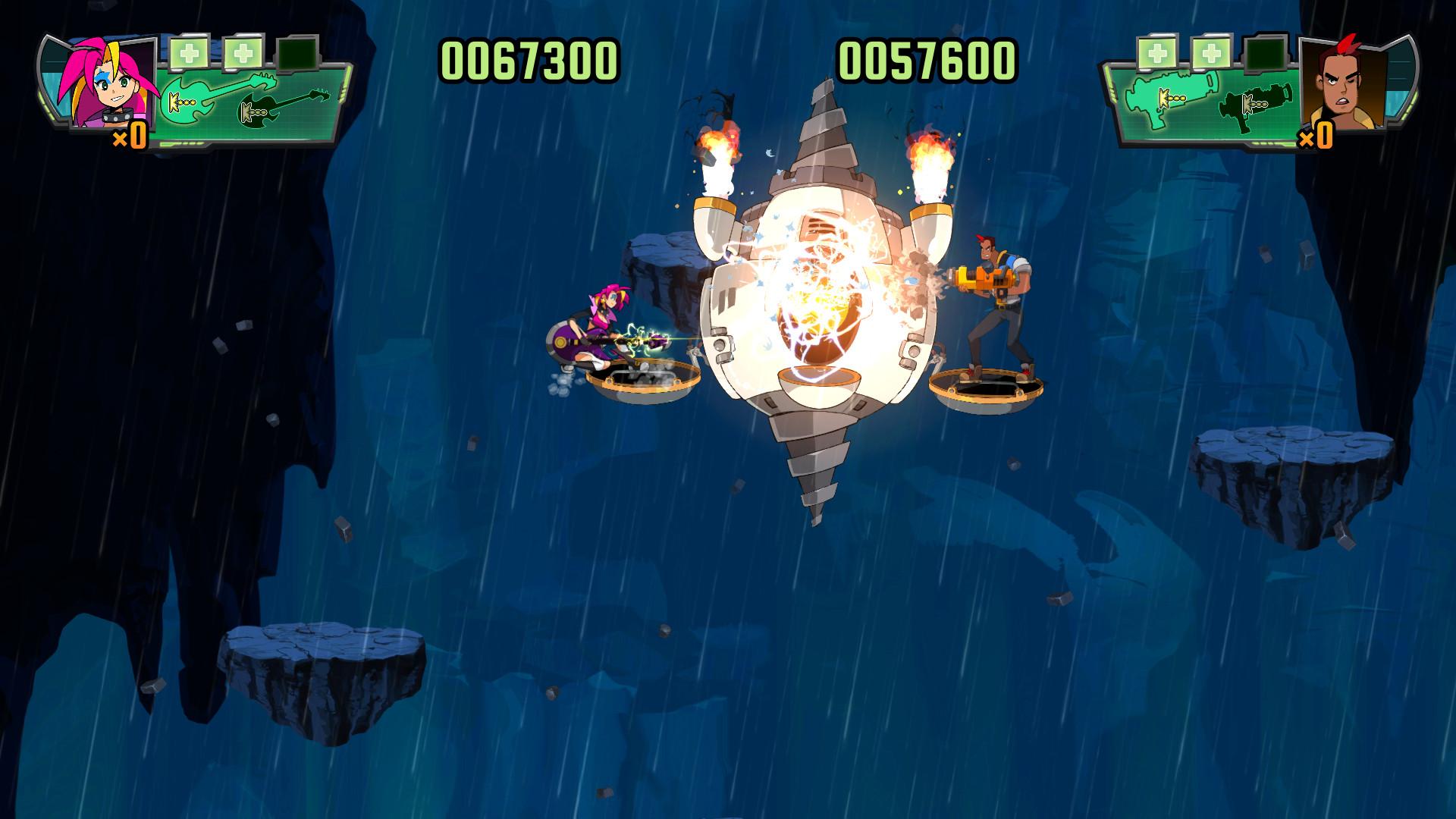Click Player 2's second health plus icon

[1210, 52]
